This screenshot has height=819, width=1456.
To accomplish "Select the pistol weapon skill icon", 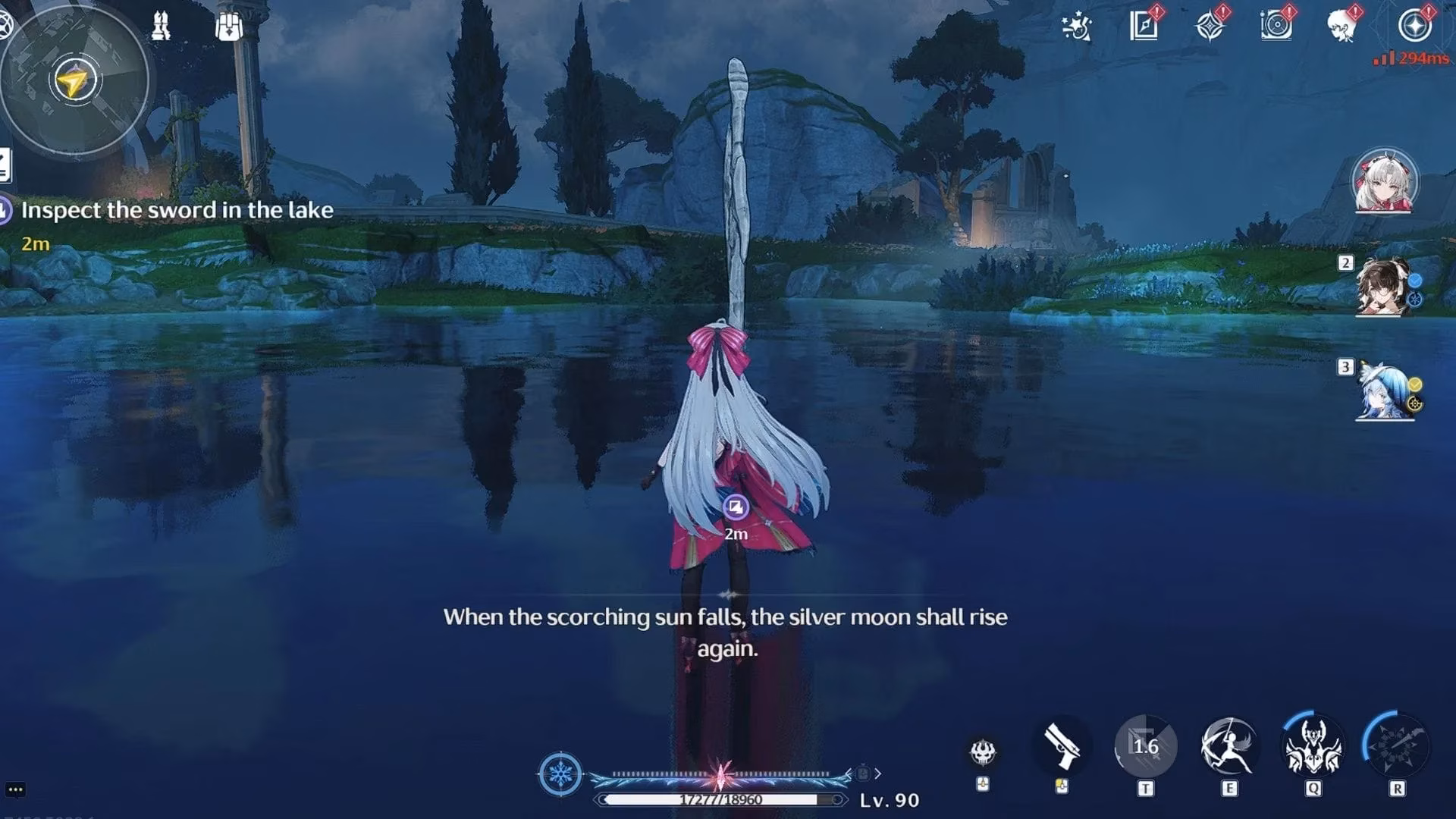I will pyautogui.click(x=1060, y=746).
